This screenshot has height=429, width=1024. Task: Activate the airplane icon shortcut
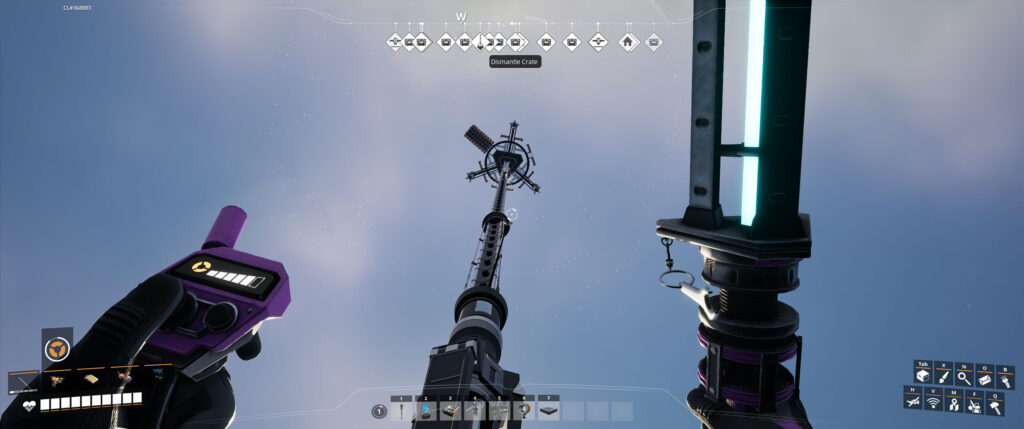(x=912, y=401)
